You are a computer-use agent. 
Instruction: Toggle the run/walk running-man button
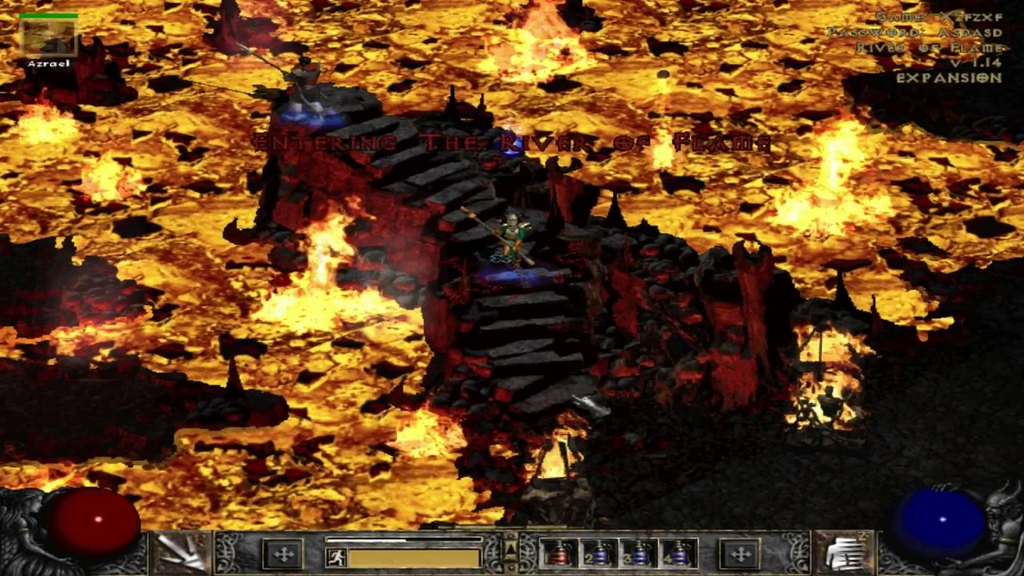tap(337, 556)
